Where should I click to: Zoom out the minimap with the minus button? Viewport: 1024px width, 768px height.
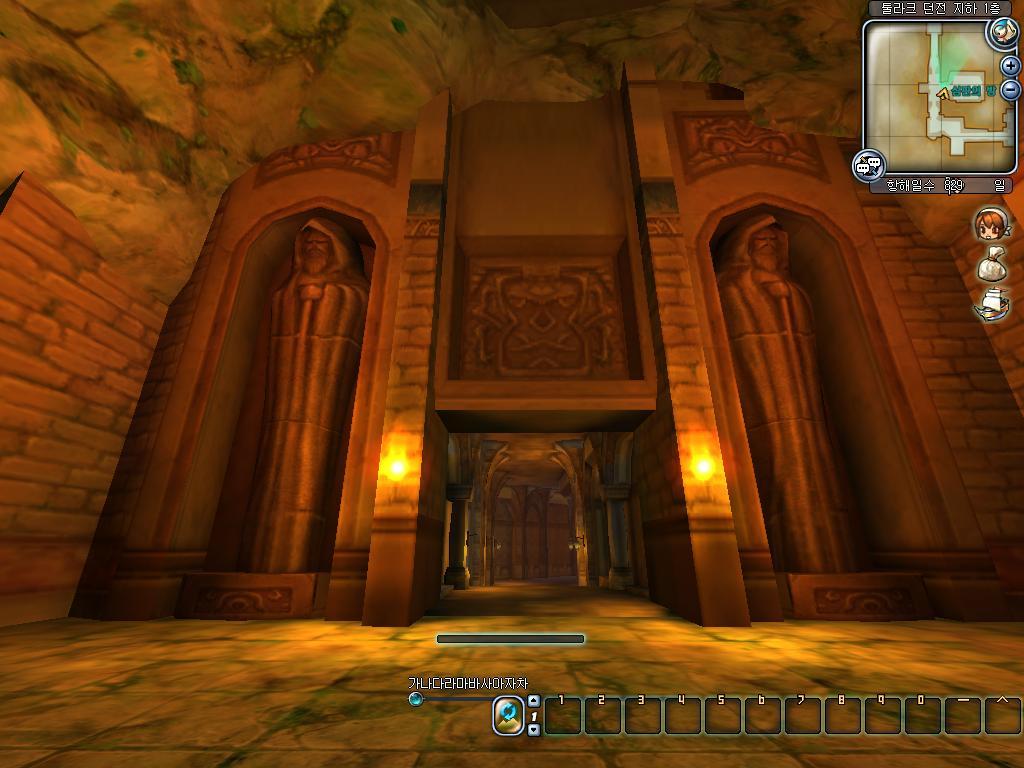1010,89
